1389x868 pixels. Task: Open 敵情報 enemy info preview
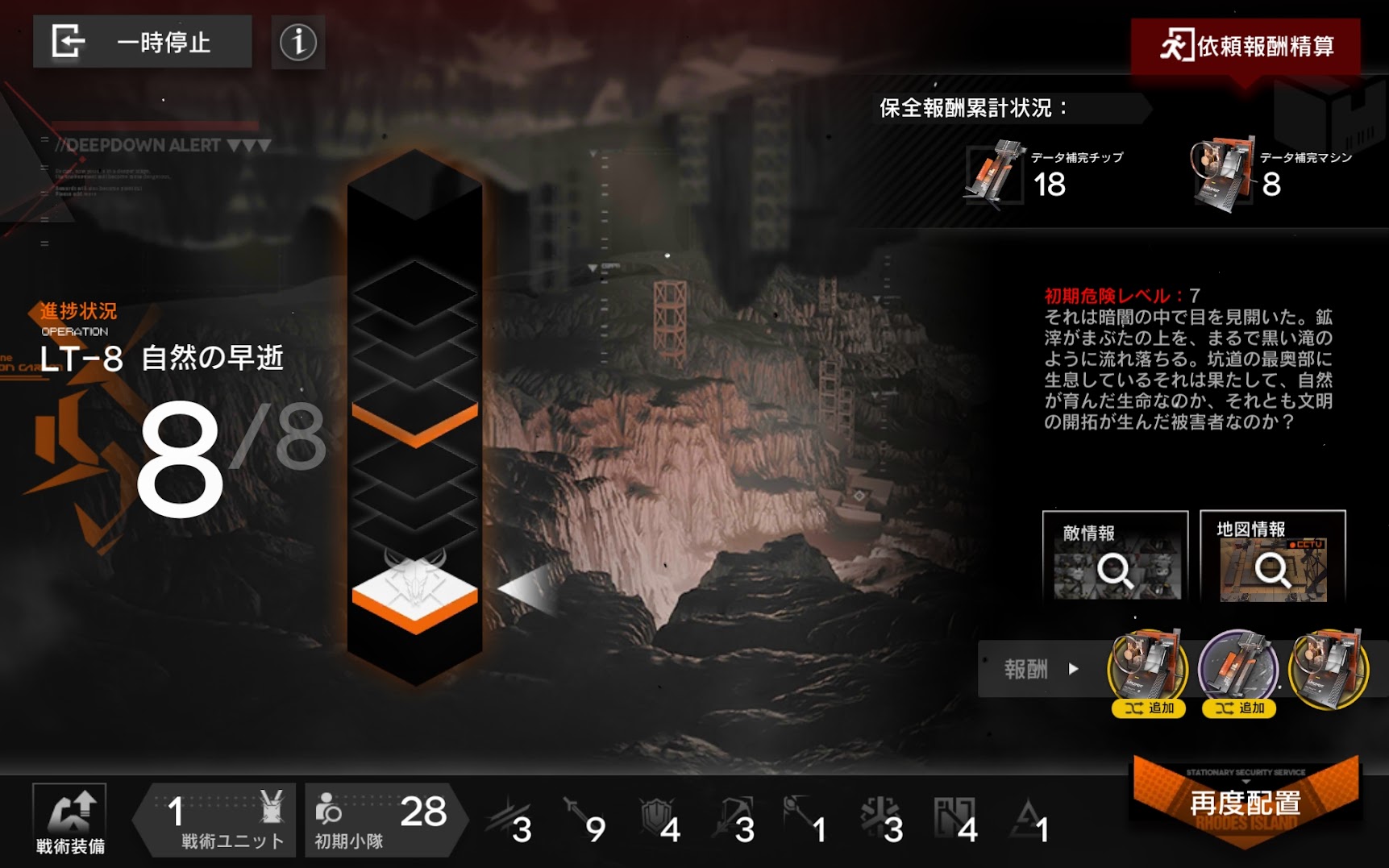click(x=1115, y=557)
